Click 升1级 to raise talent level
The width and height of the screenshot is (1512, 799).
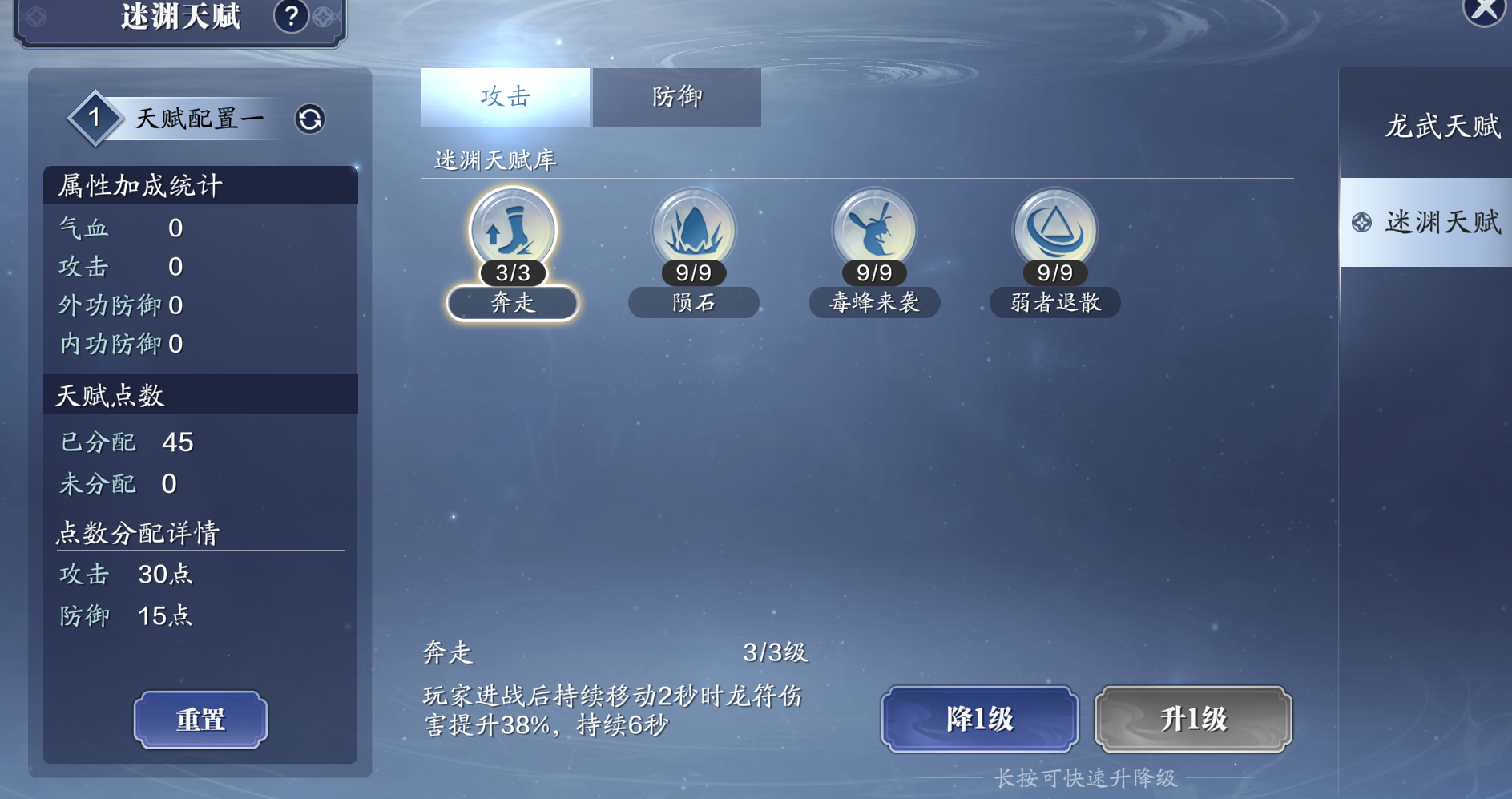[1193, 719]
